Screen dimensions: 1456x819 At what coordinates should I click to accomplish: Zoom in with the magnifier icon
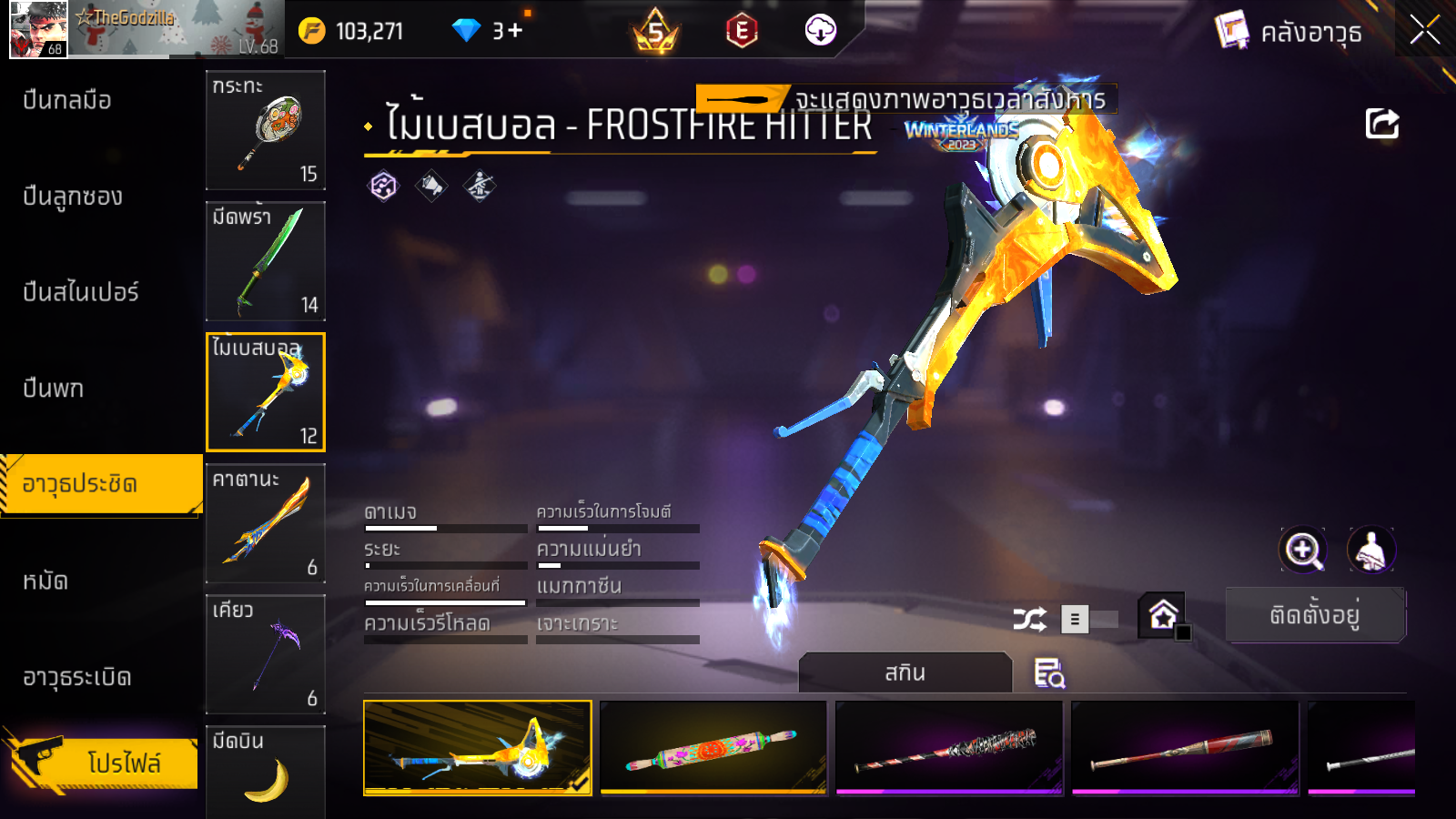point(1302,550)
